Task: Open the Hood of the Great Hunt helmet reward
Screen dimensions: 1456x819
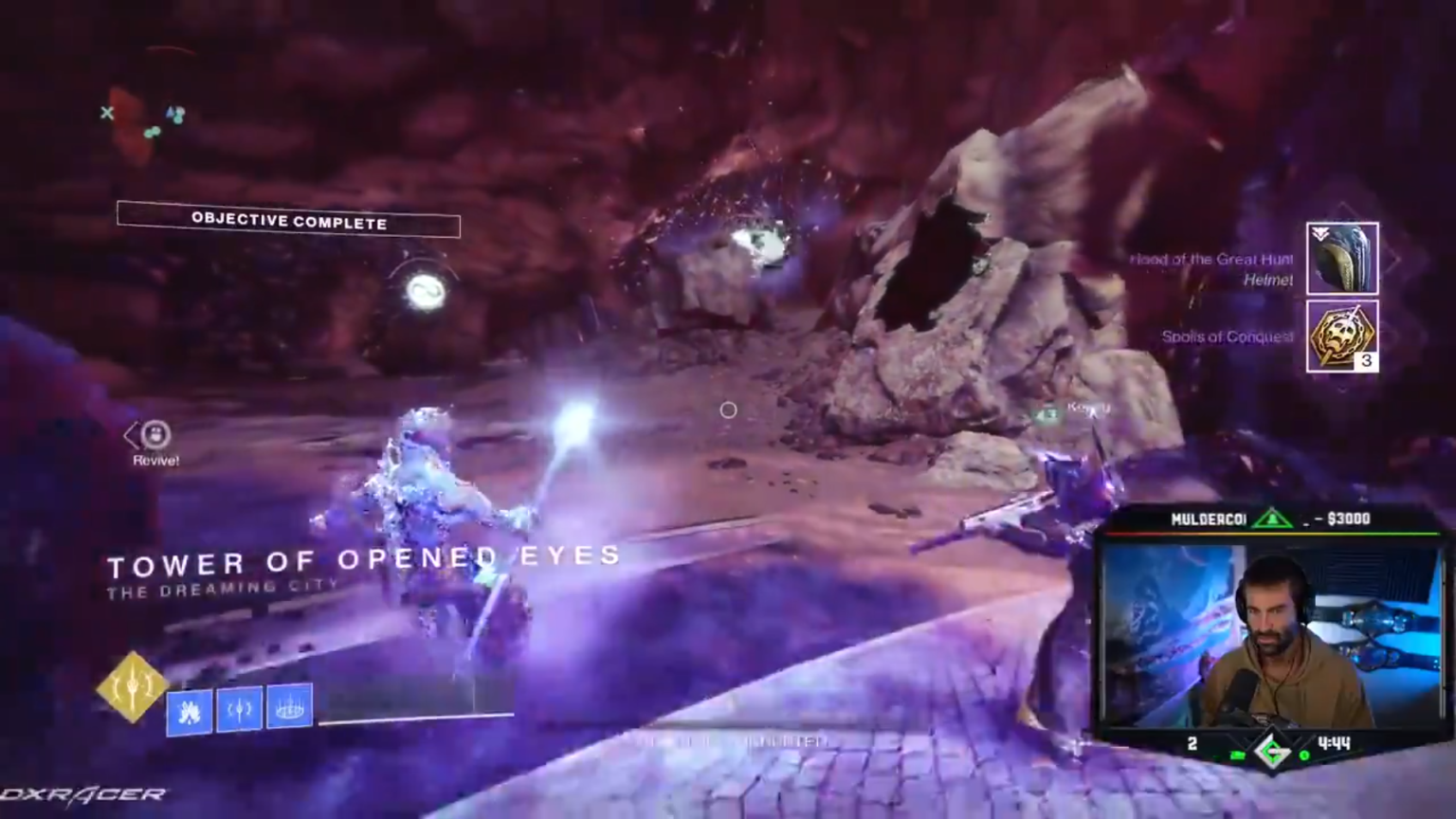Action: point(1342,258)
